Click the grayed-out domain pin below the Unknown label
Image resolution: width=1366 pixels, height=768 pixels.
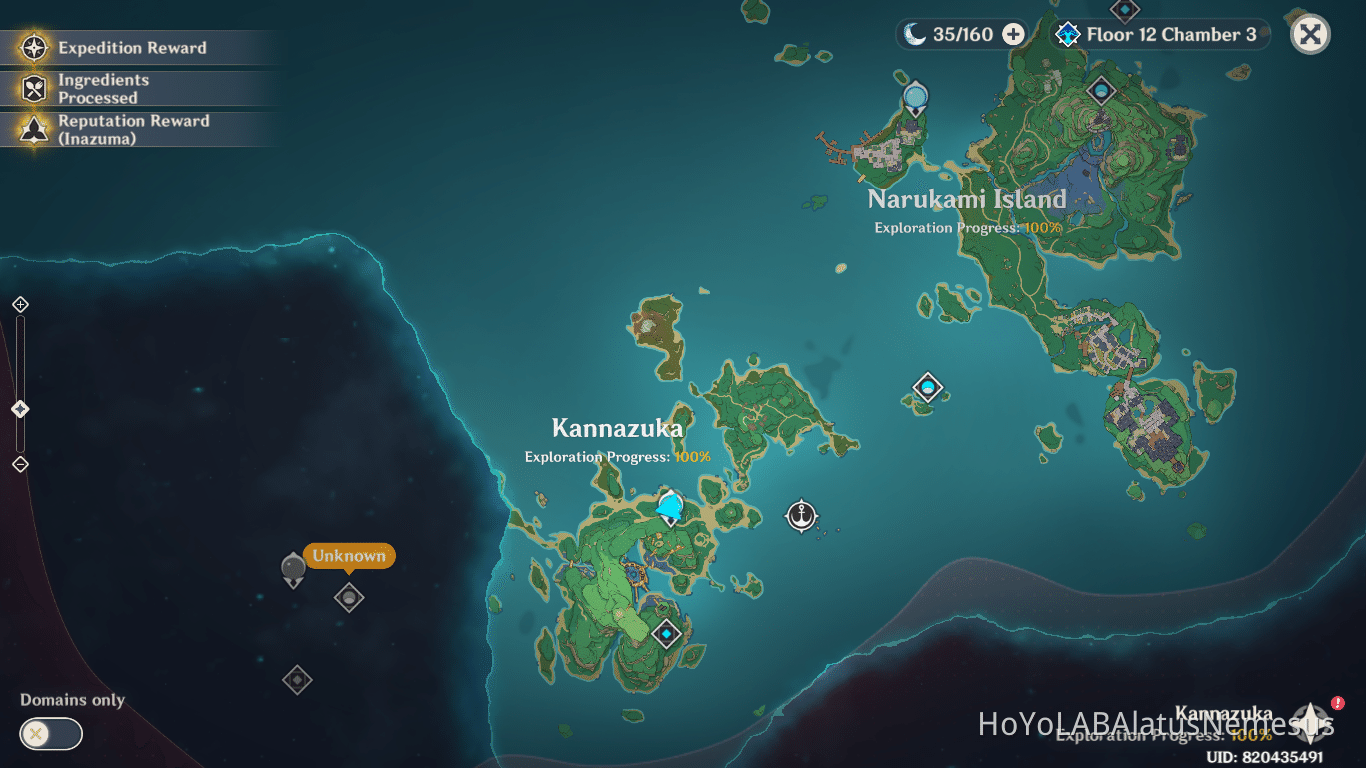348,597
